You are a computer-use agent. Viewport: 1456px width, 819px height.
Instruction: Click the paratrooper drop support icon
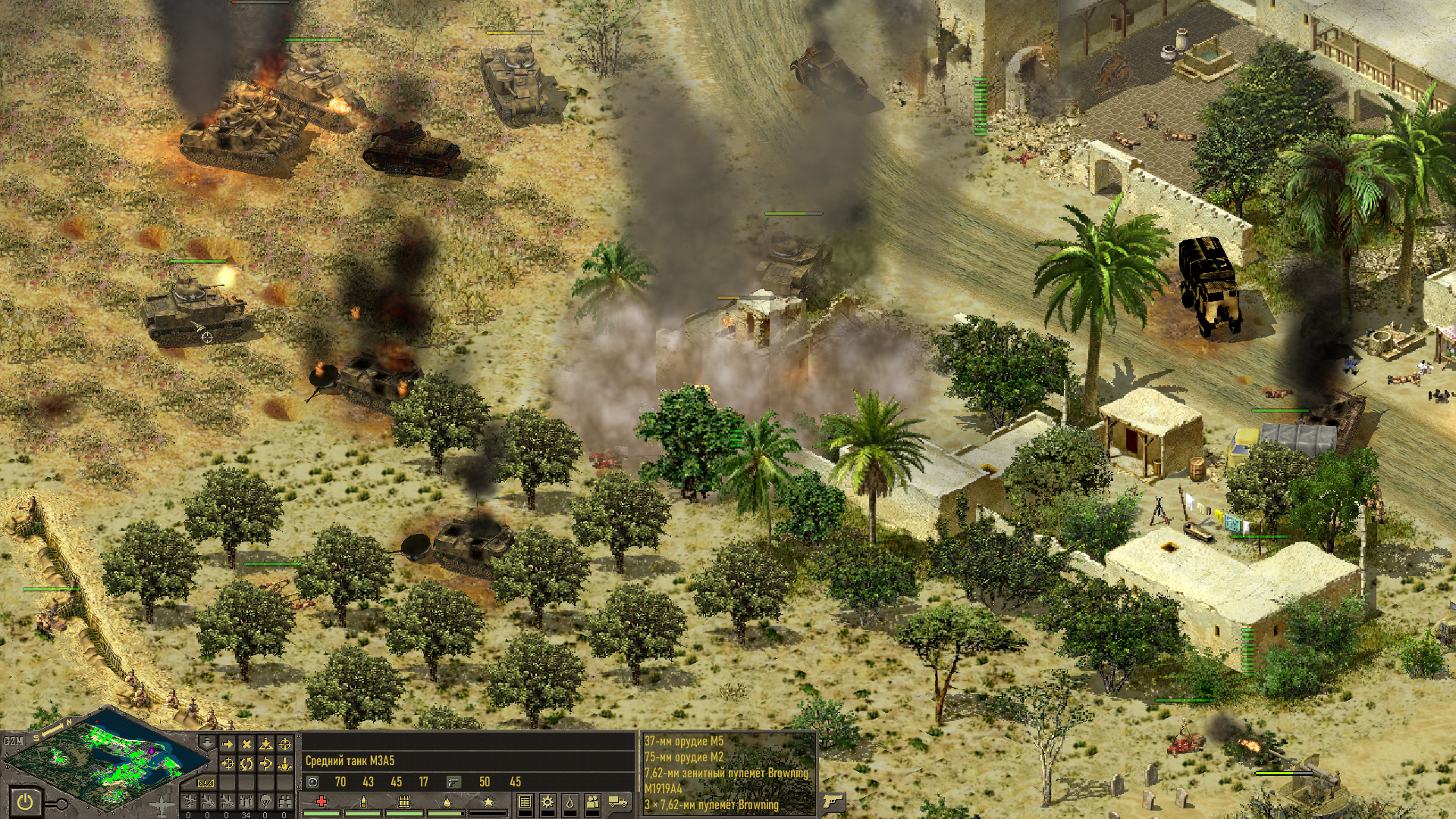pyautogui.click(x=265, y=801)
